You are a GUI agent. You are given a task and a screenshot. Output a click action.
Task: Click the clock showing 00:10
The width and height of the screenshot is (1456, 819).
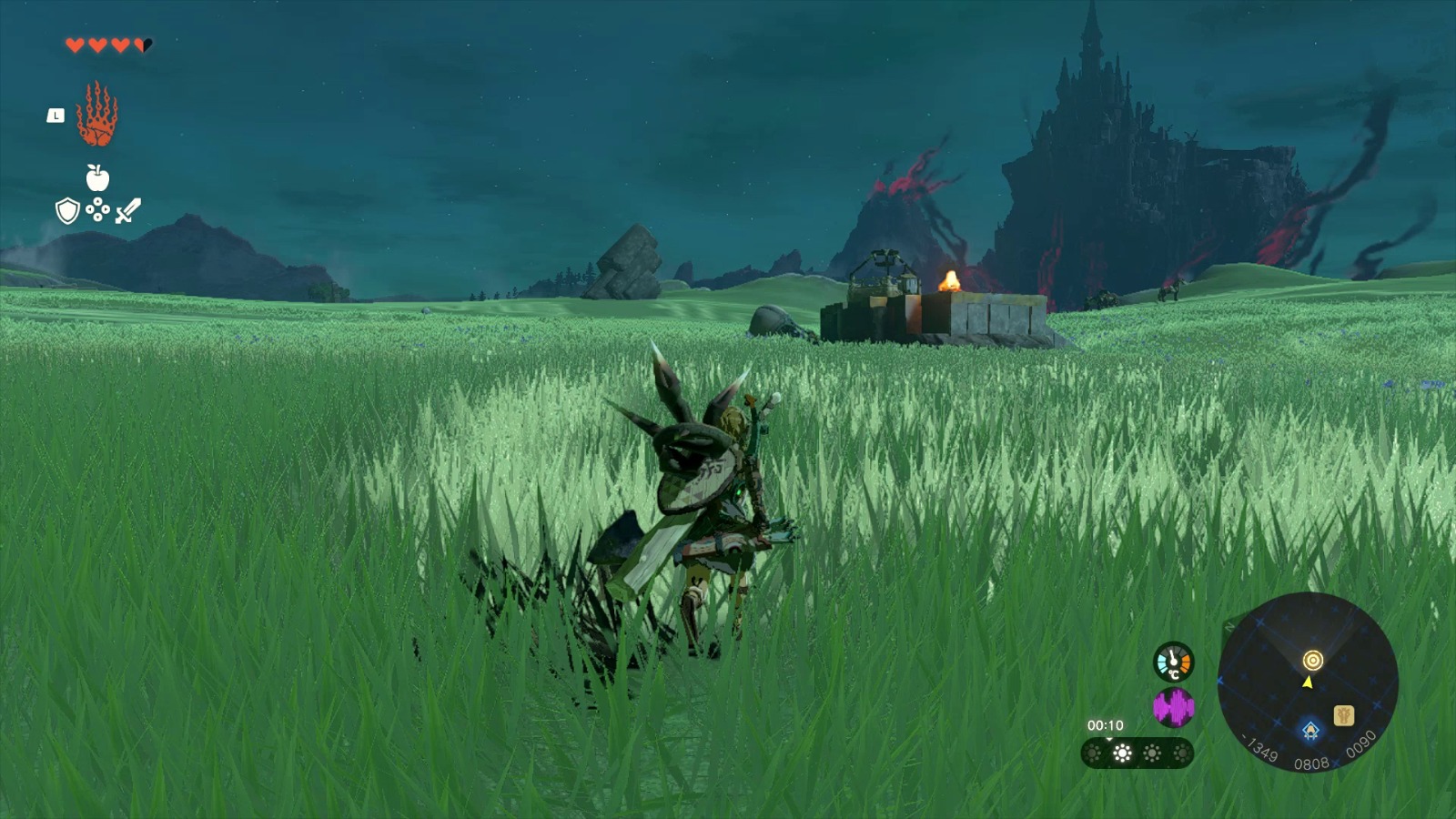point(1105,724)
